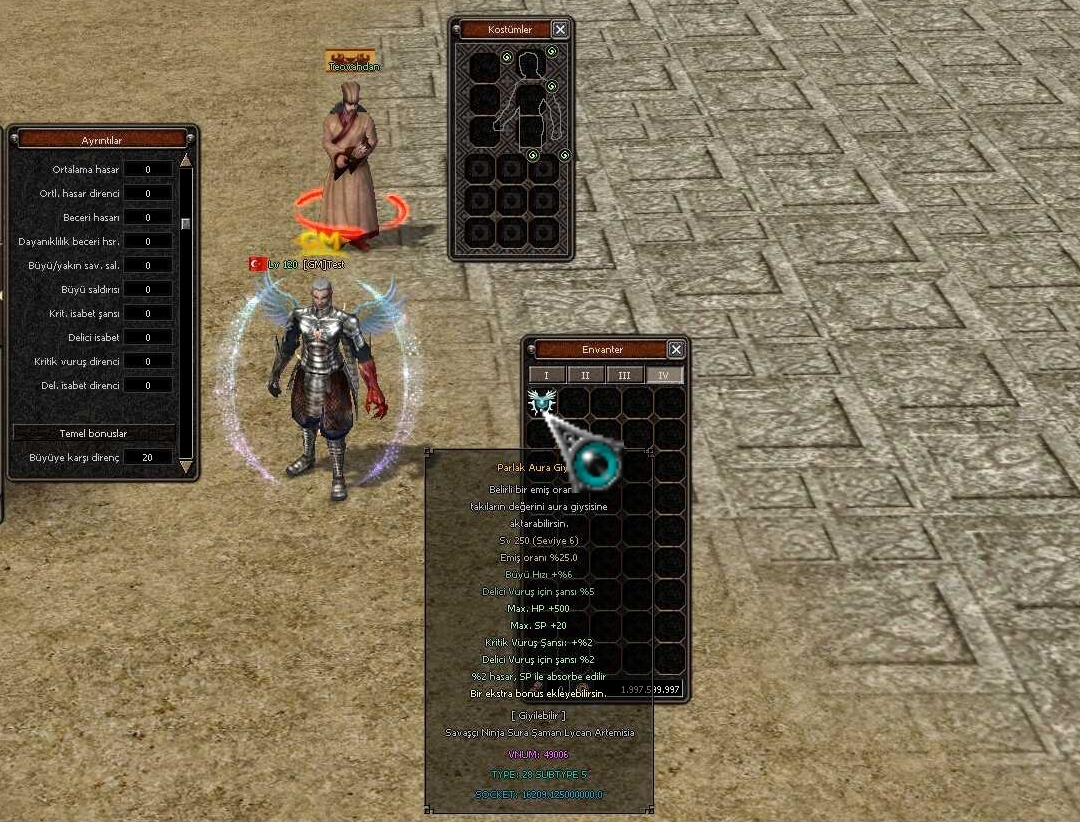
Task: Click the Temel bonuslar section header
Action: [93, 433]
